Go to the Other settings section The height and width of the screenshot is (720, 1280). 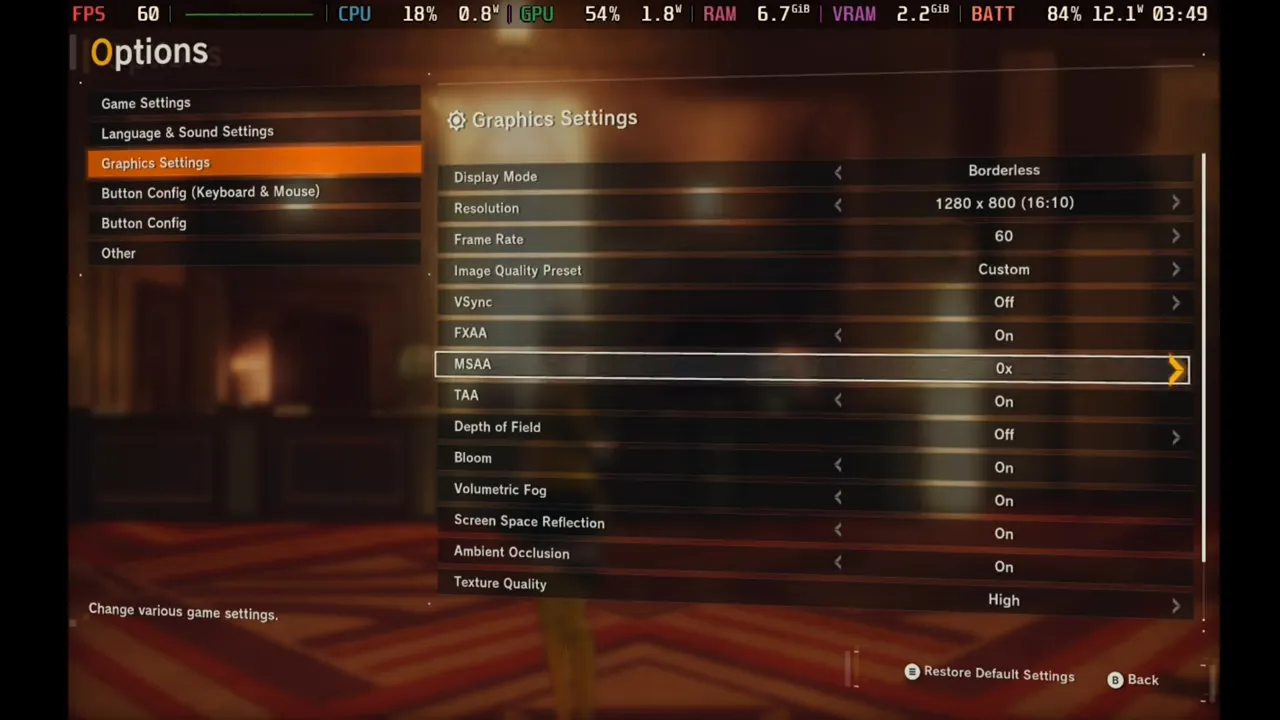[118, 253]
